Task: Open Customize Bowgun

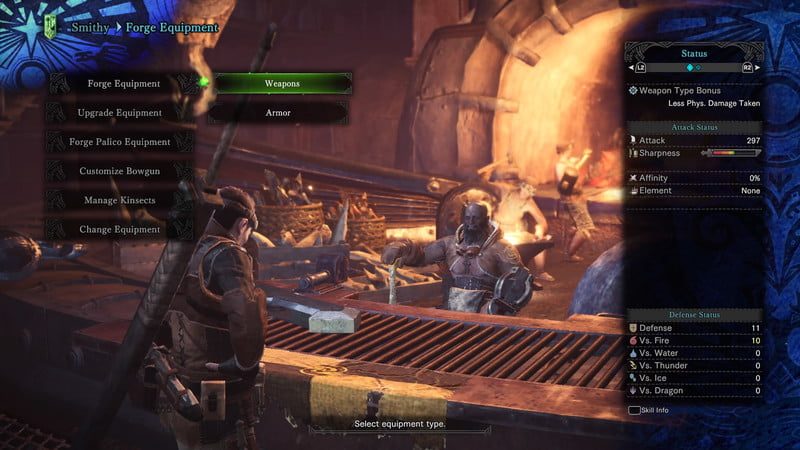Action: (120, 171)
